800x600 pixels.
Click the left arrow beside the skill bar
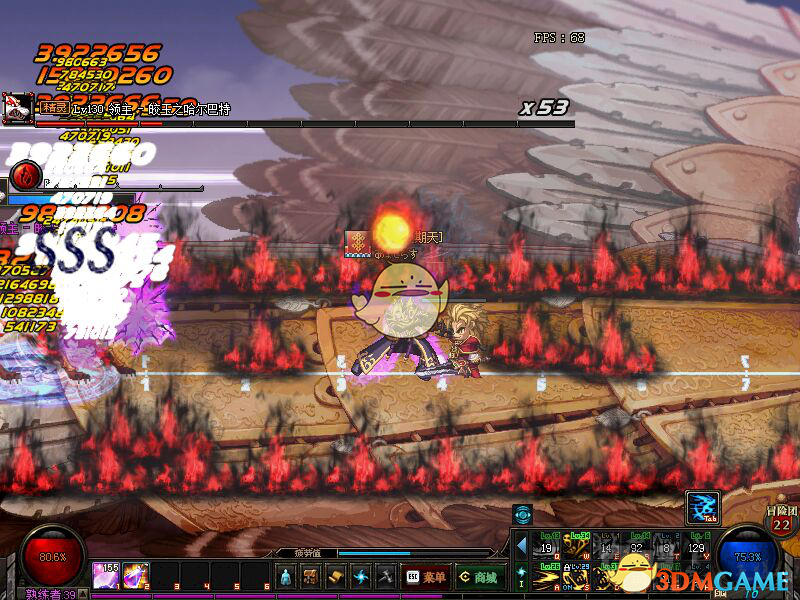tap(520, 546)
